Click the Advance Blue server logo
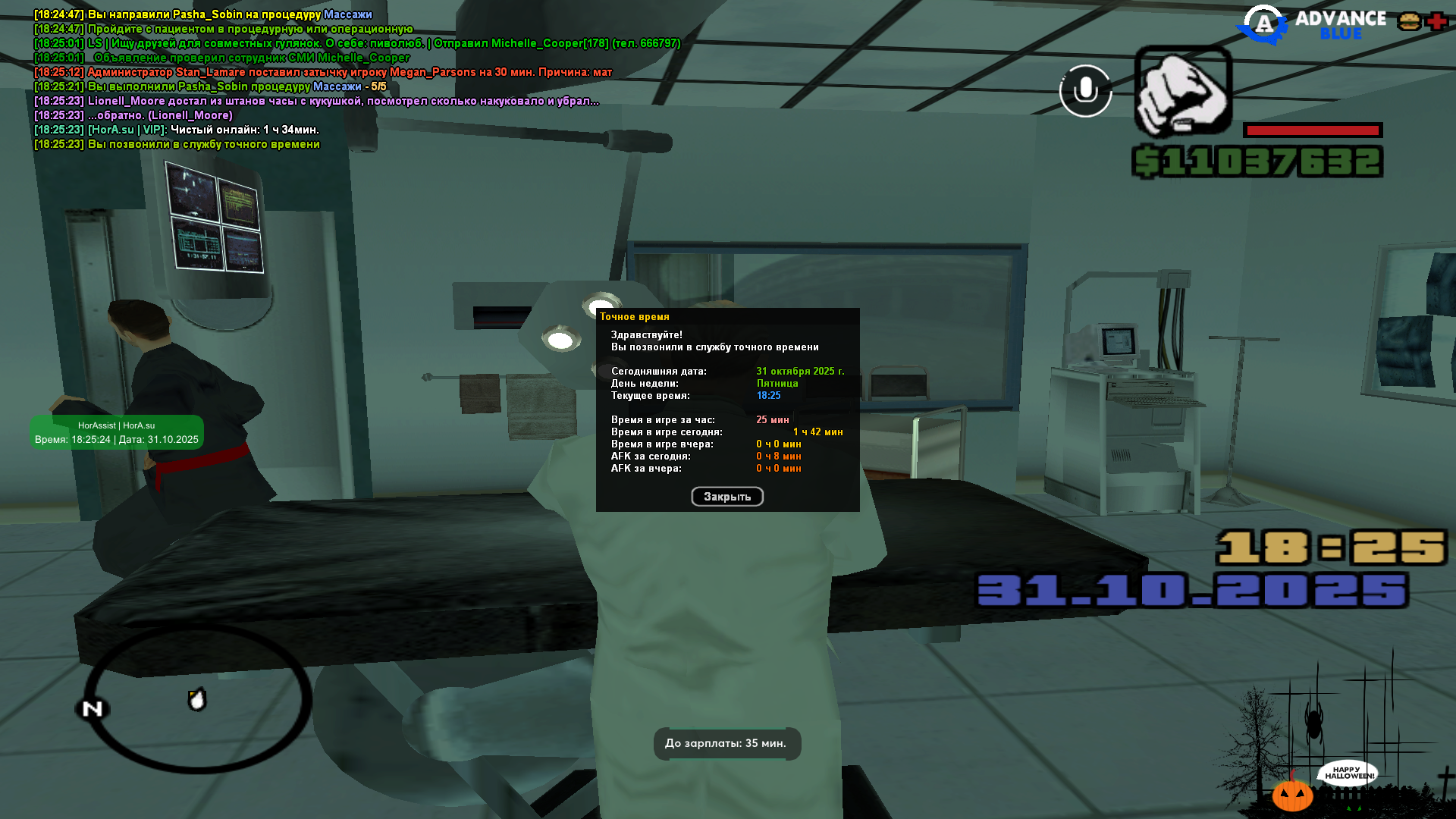This screenshot has height=819, width=1456. coord(1311,25)
